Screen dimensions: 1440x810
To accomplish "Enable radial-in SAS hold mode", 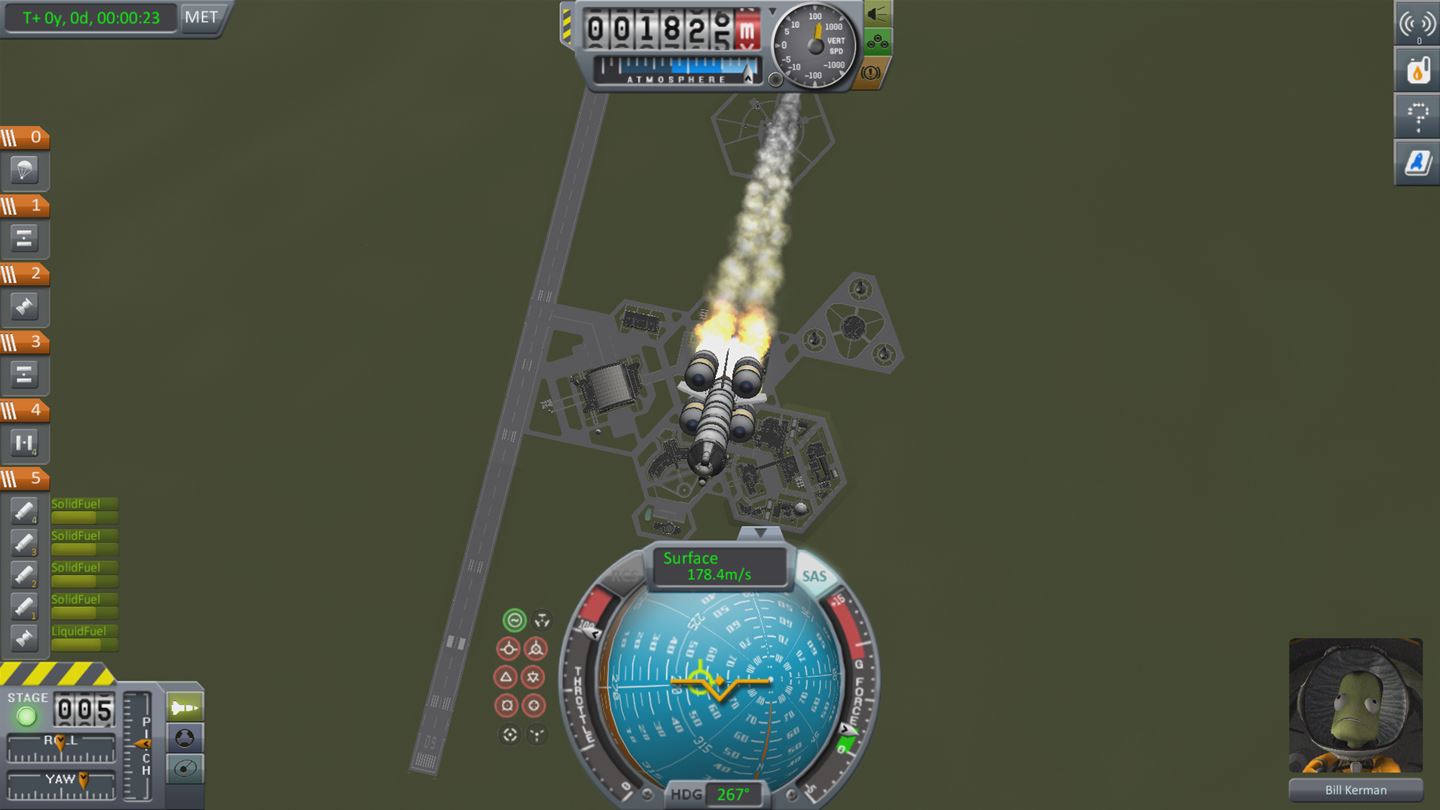I will (509, 705).
